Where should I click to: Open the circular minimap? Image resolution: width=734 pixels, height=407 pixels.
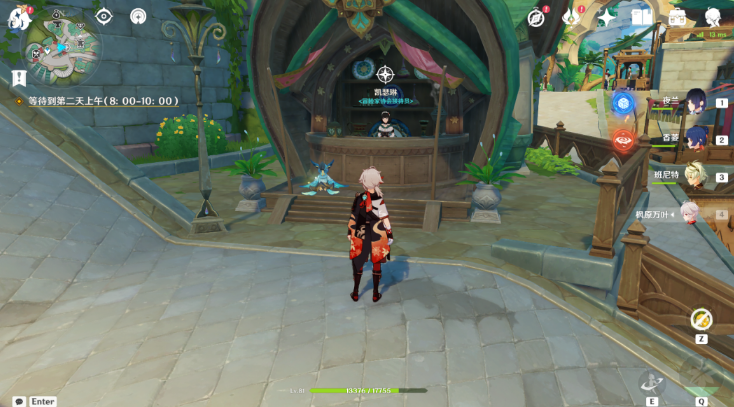point(62,50)
